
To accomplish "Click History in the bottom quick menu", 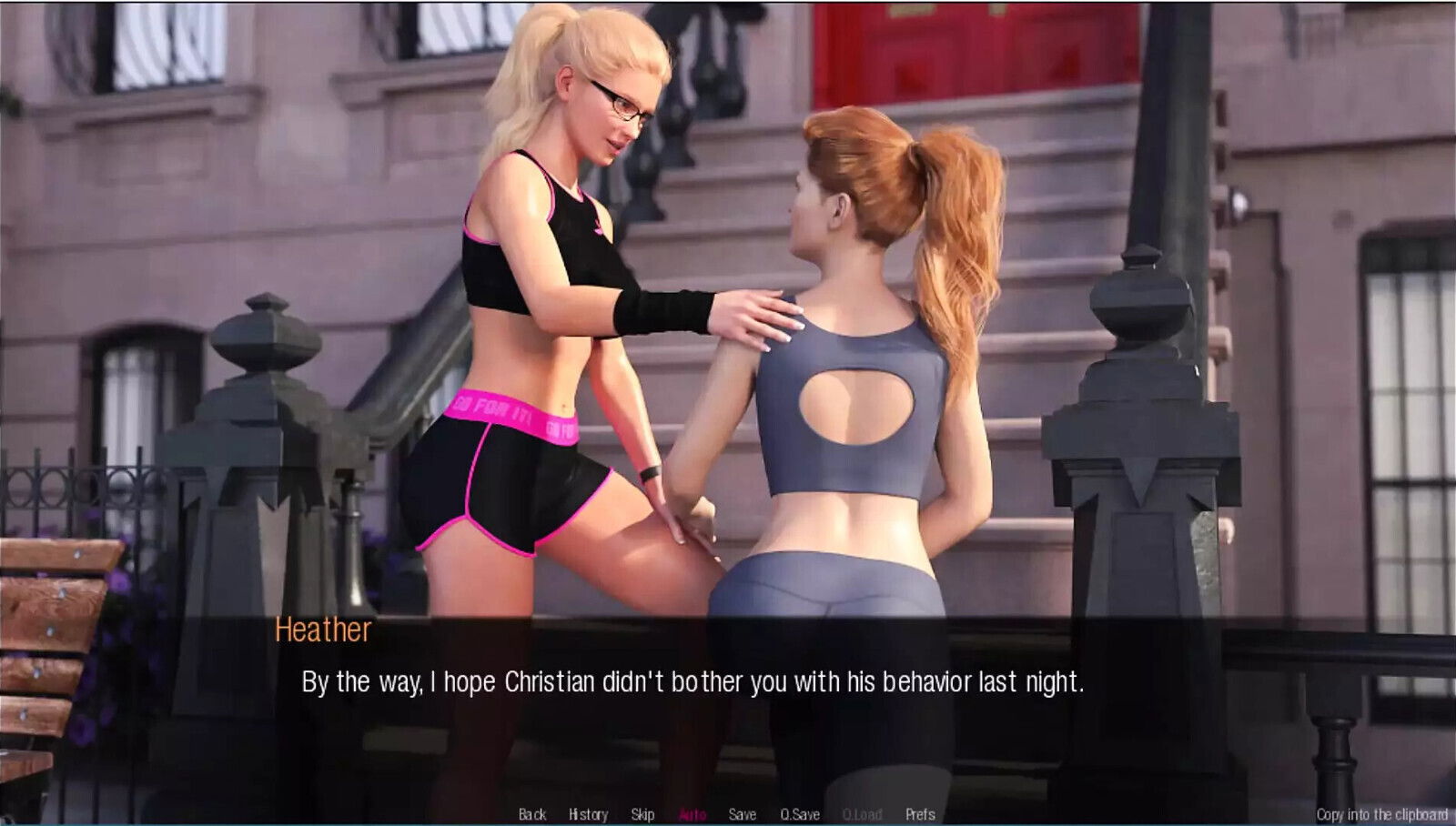I will click(590, 814).
